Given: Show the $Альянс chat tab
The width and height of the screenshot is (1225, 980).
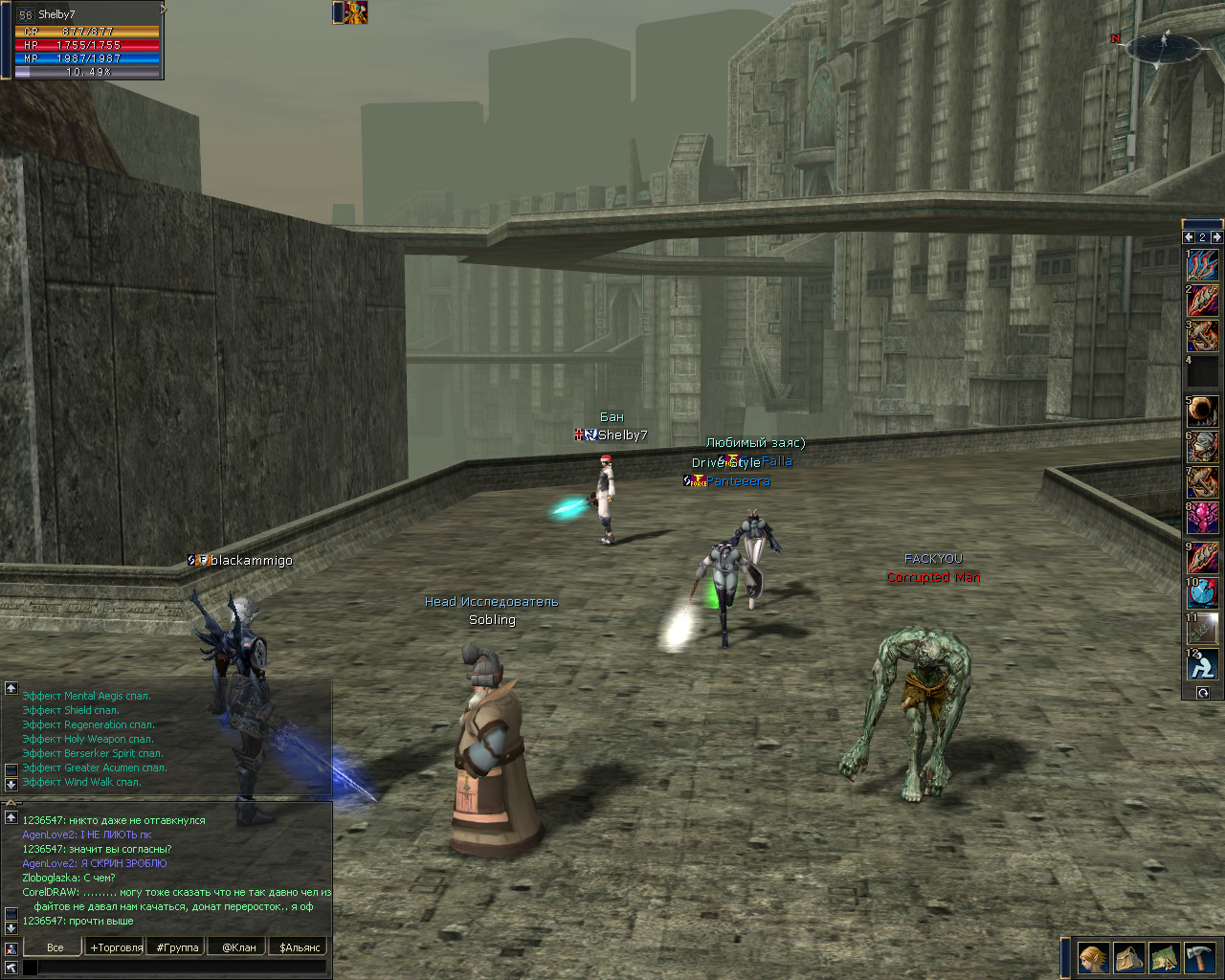Looking at the screenshot, I should [x=300, y=947].
